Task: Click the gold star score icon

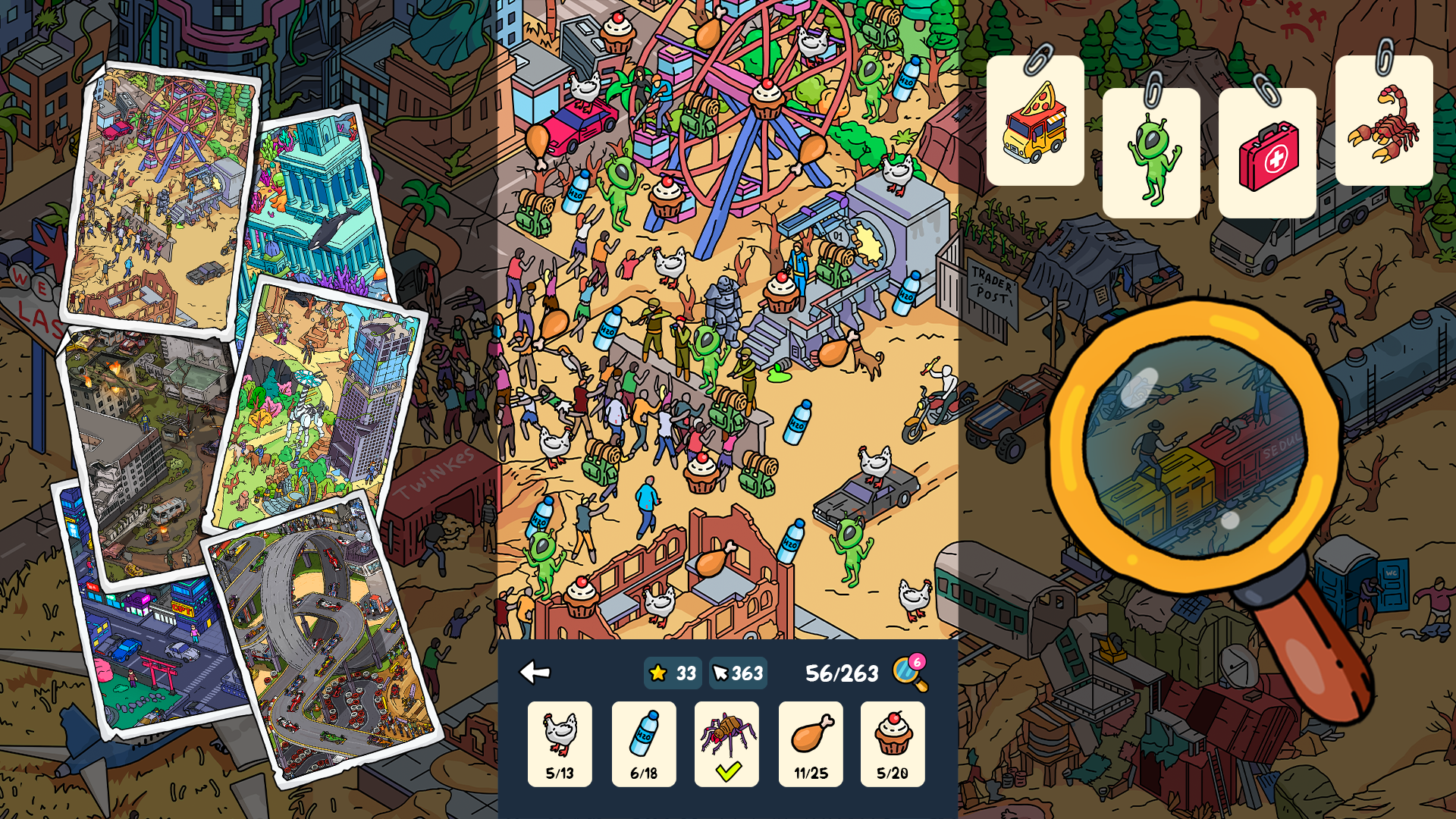Action: tap(657, 672)
